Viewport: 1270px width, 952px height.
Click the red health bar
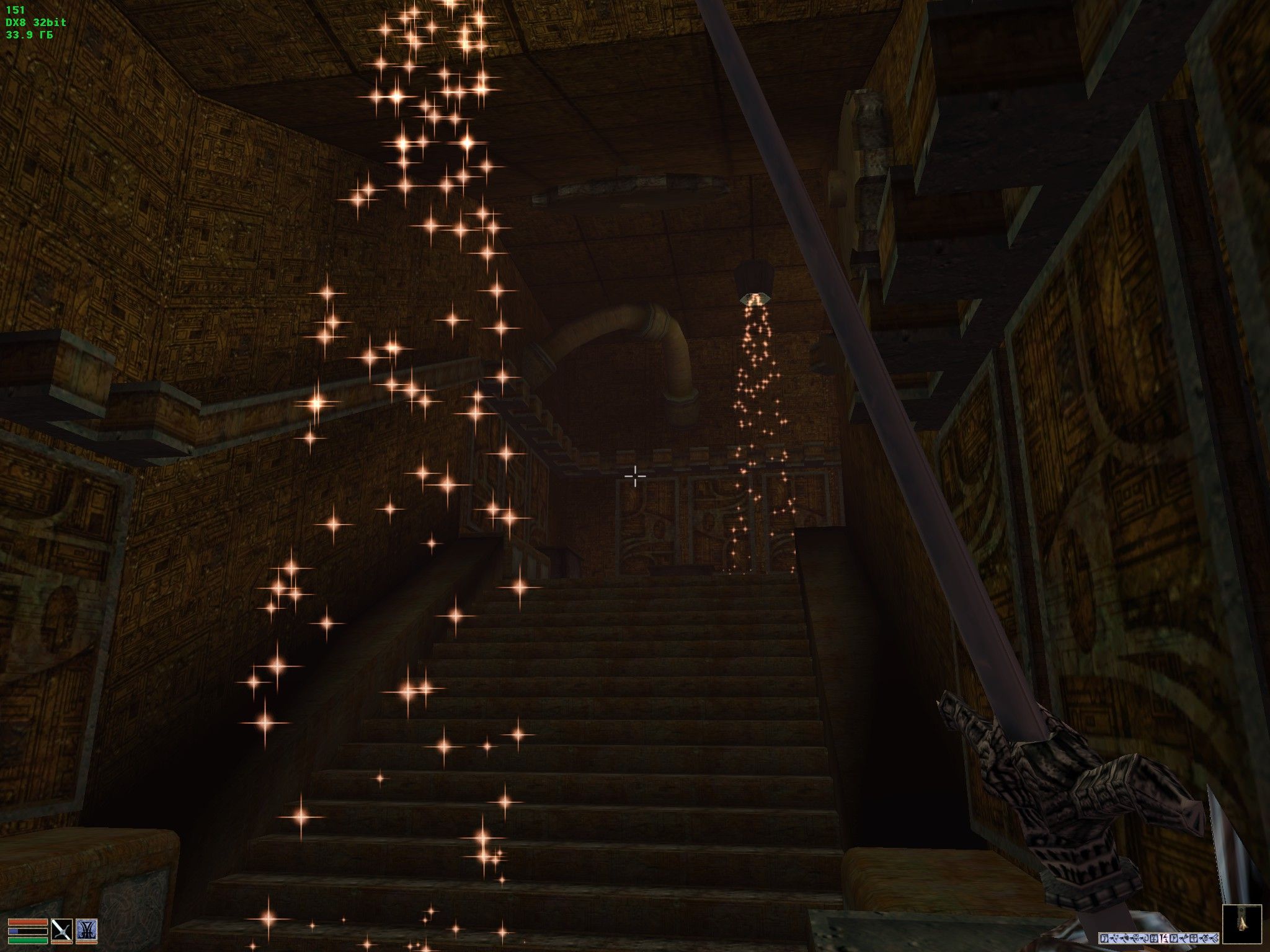[27, 923]
